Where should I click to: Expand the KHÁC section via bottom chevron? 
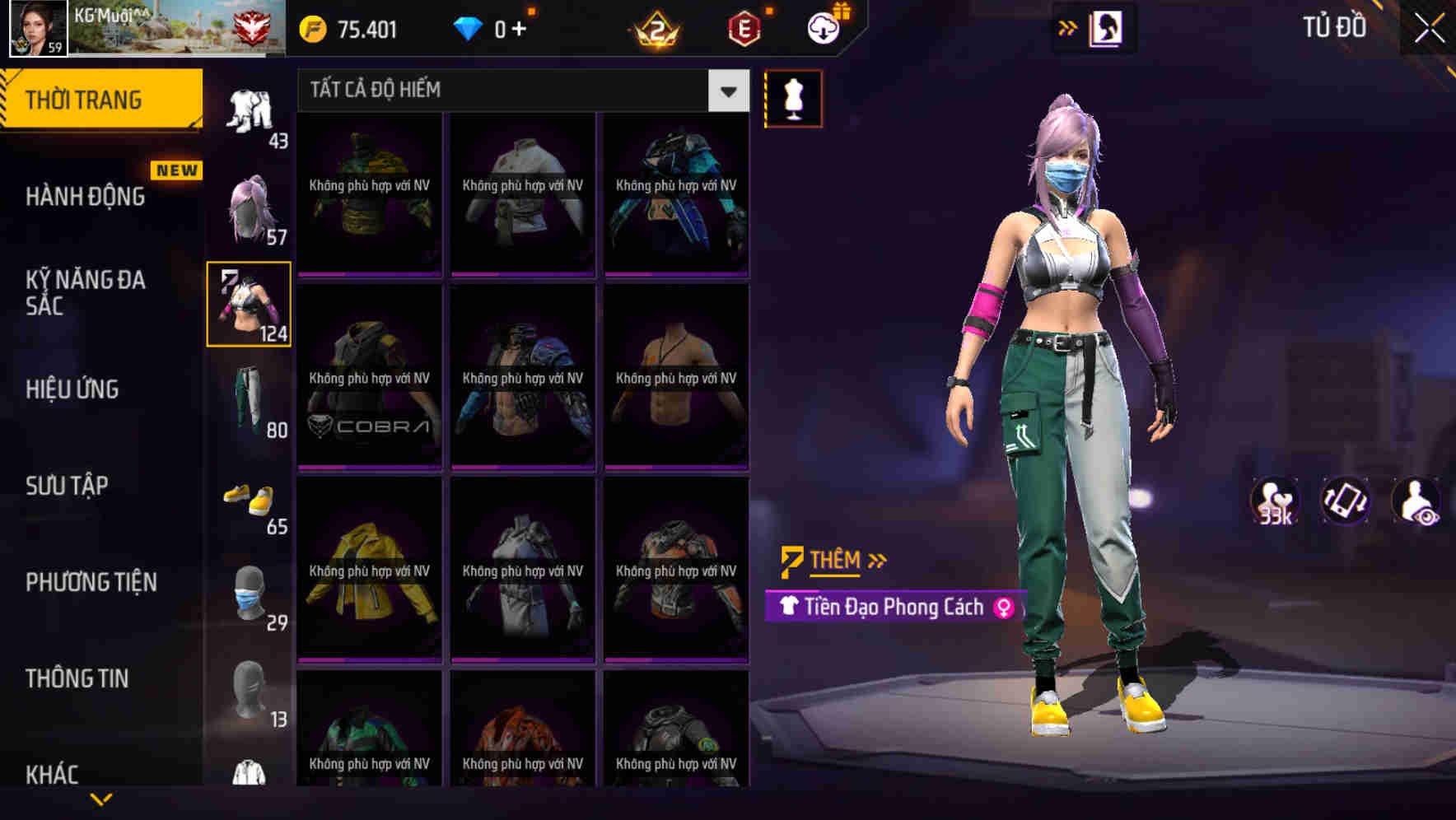pos(99,800)
